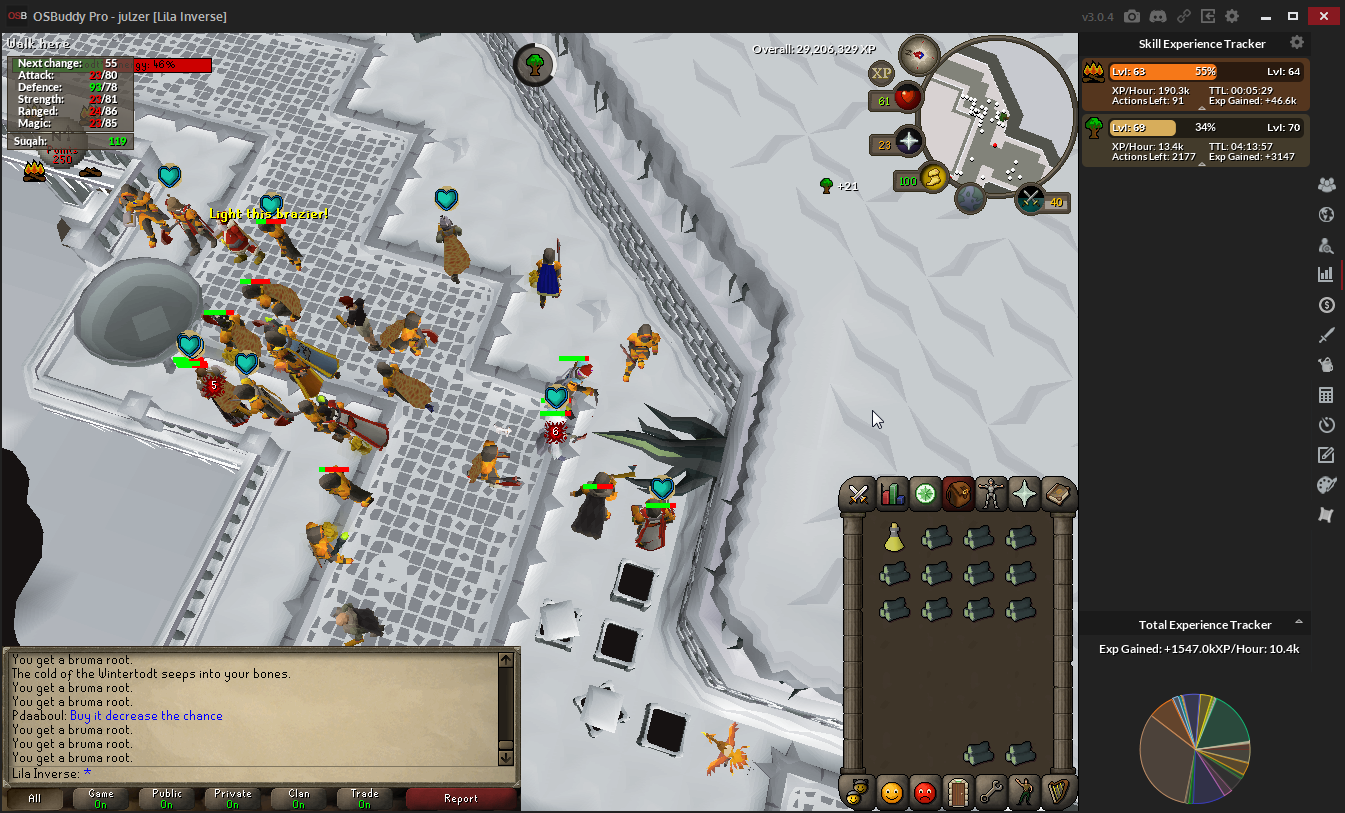Image resolution: width=1345 pixels, height=813 pixels.
Task: Switch to the Skills tab
Action: click(x=891, y=494)
